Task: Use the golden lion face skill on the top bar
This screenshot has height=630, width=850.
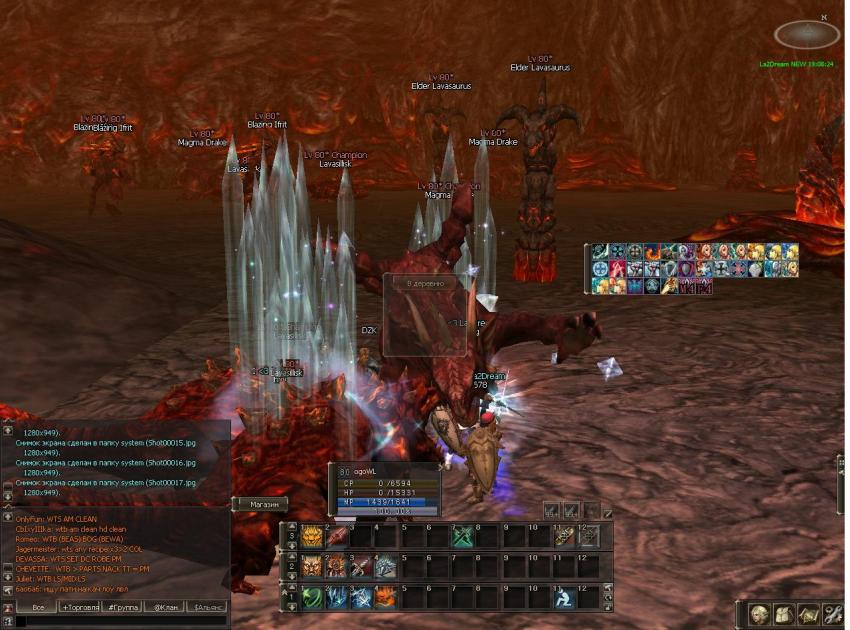Action: (x=311, y=536)
